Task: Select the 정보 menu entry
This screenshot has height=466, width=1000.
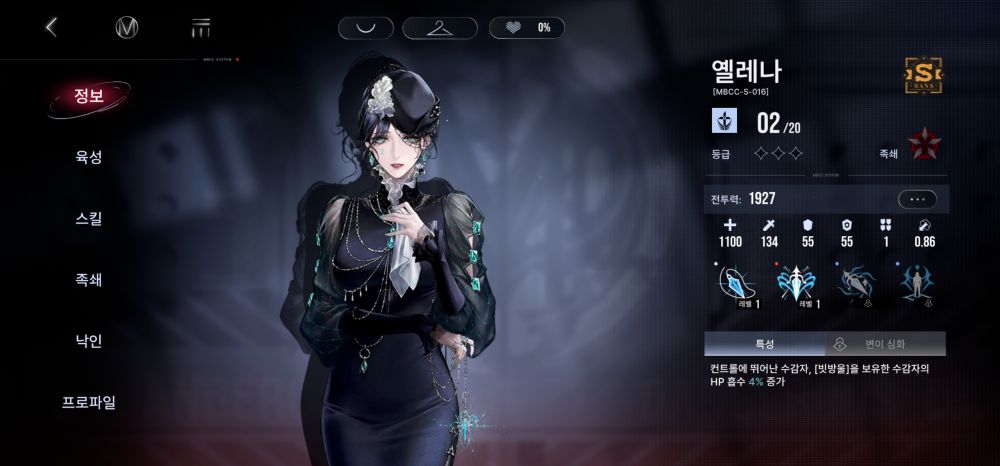Action: click(89, 96)
